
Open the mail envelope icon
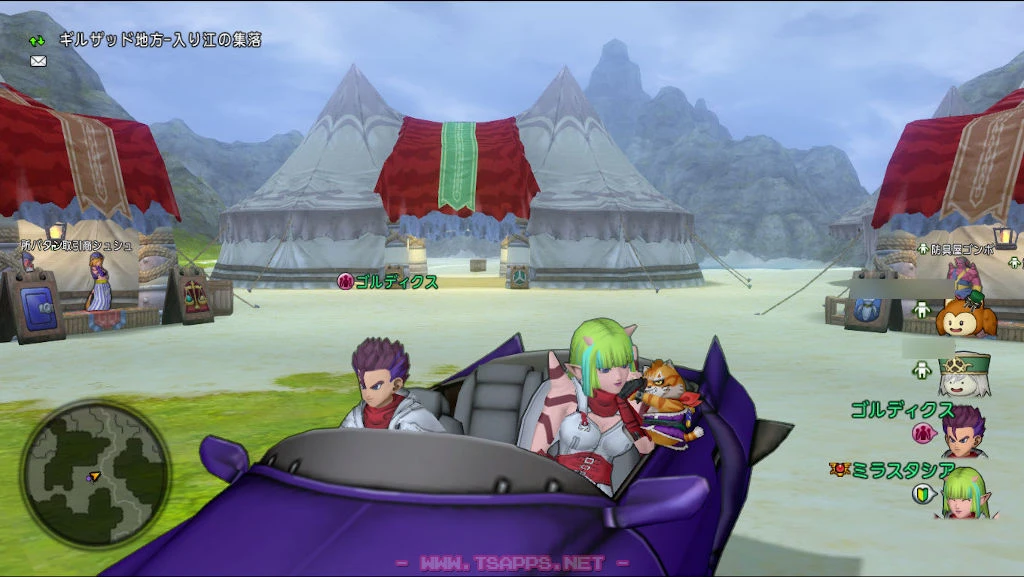click(x=39, y=61)
